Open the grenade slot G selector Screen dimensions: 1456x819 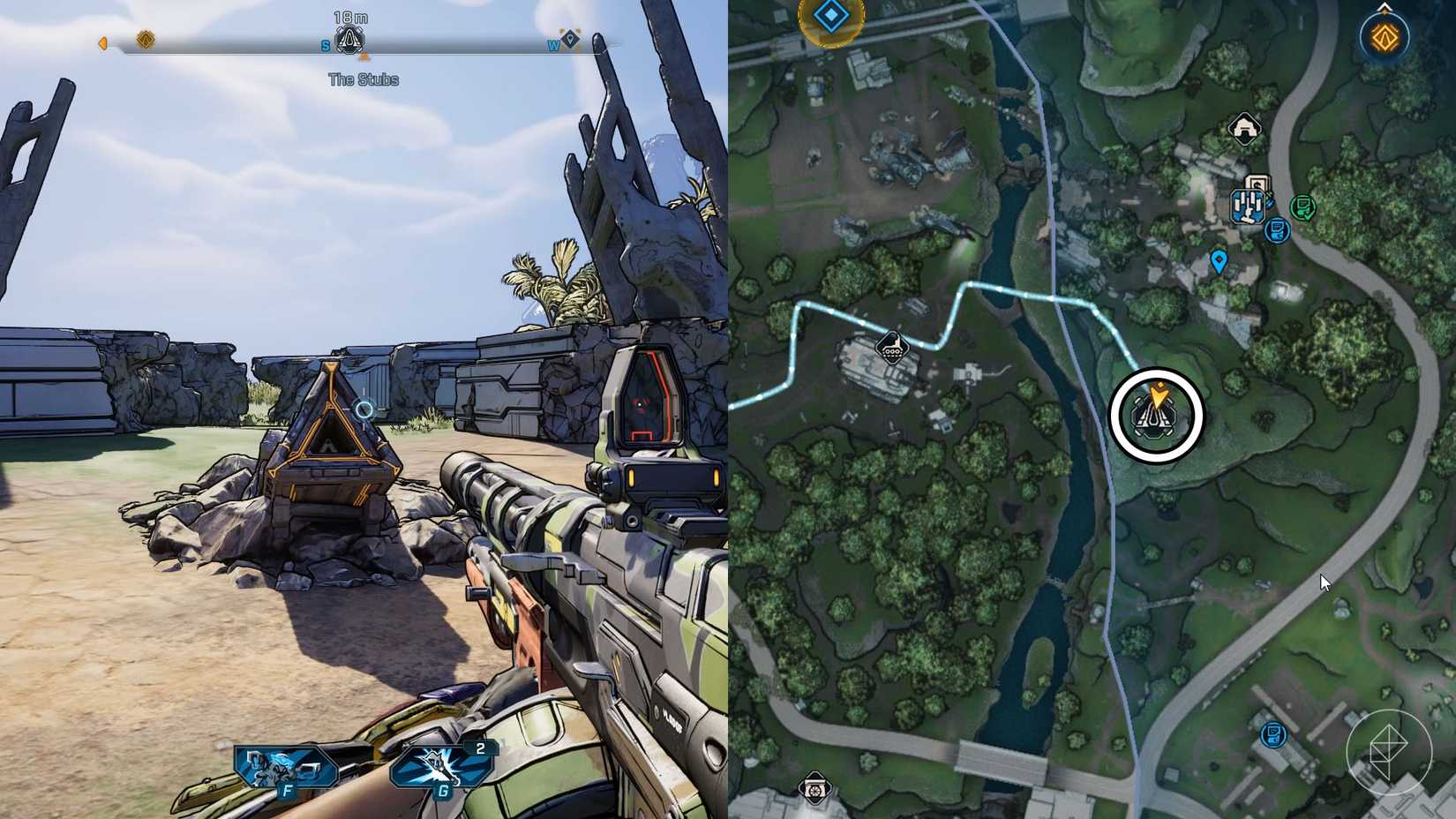(437, 763)
